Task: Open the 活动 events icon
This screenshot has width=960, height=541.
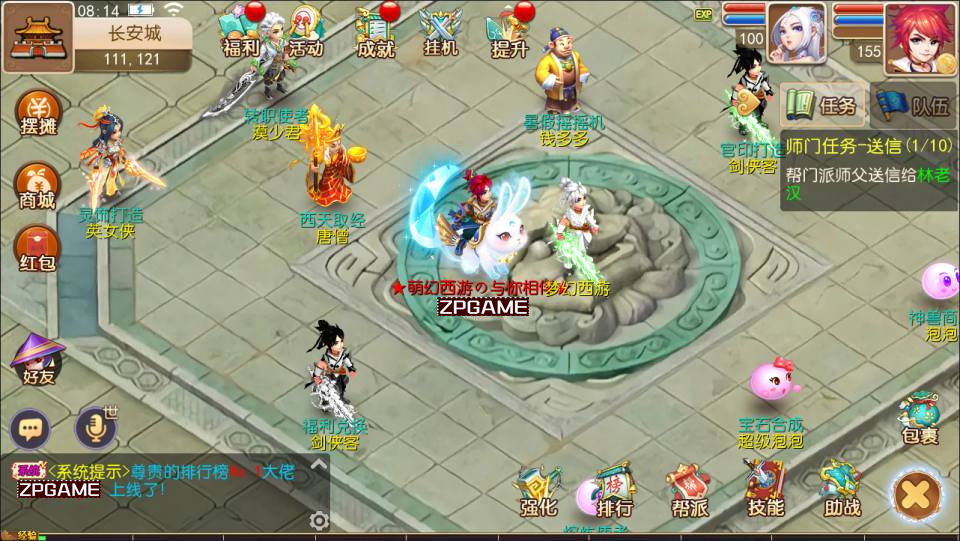Action: (x=305, y=32)
